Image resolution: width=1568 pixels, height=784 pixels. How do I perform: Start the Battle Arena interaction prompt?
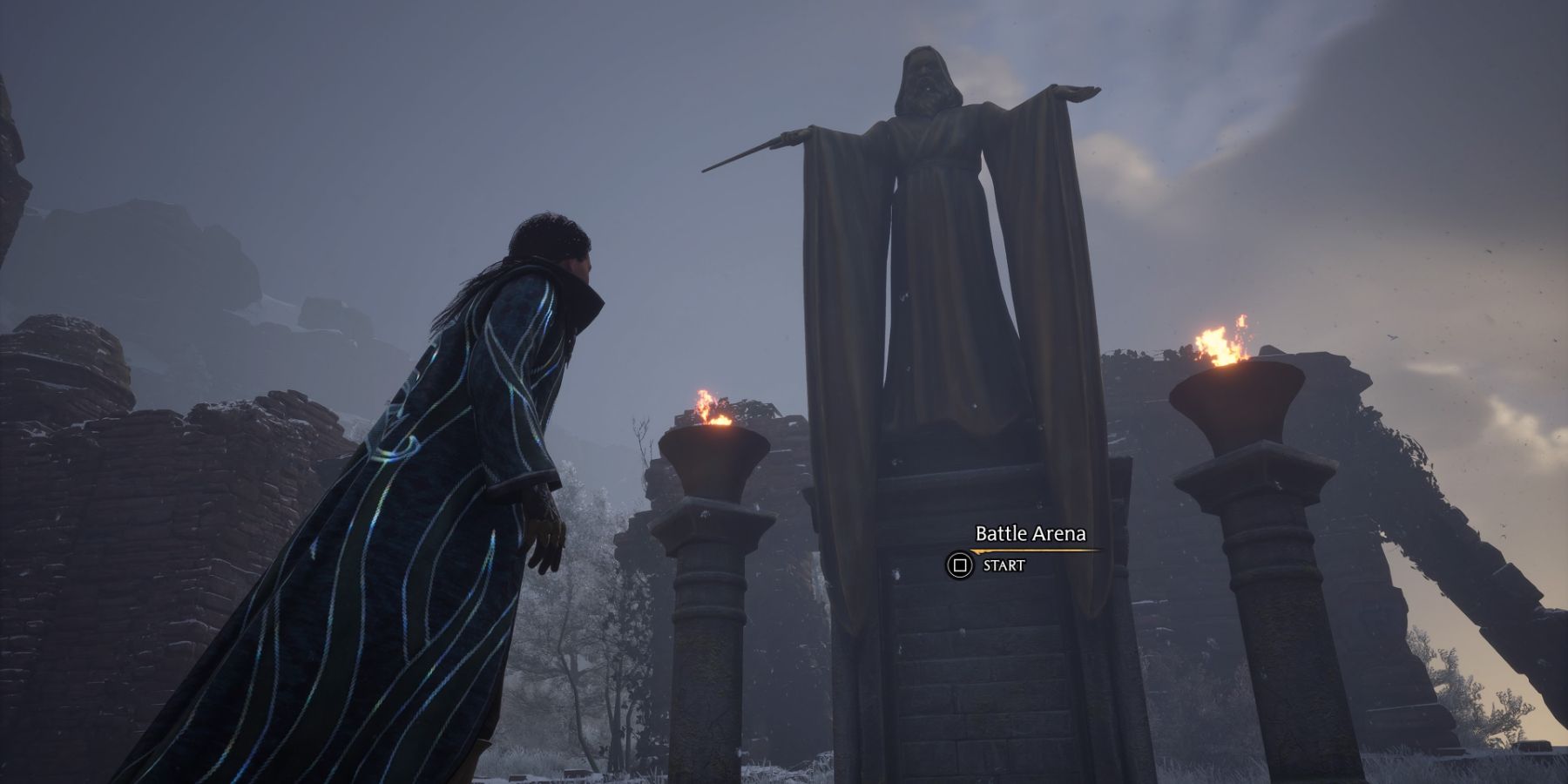(x=960, y=565)
